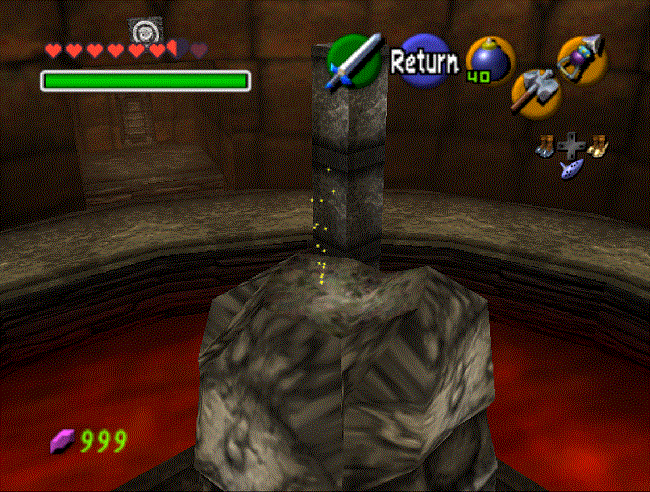
Task: Equip the Hover Boots shortcut icon
Action: (x=598, y=146)
